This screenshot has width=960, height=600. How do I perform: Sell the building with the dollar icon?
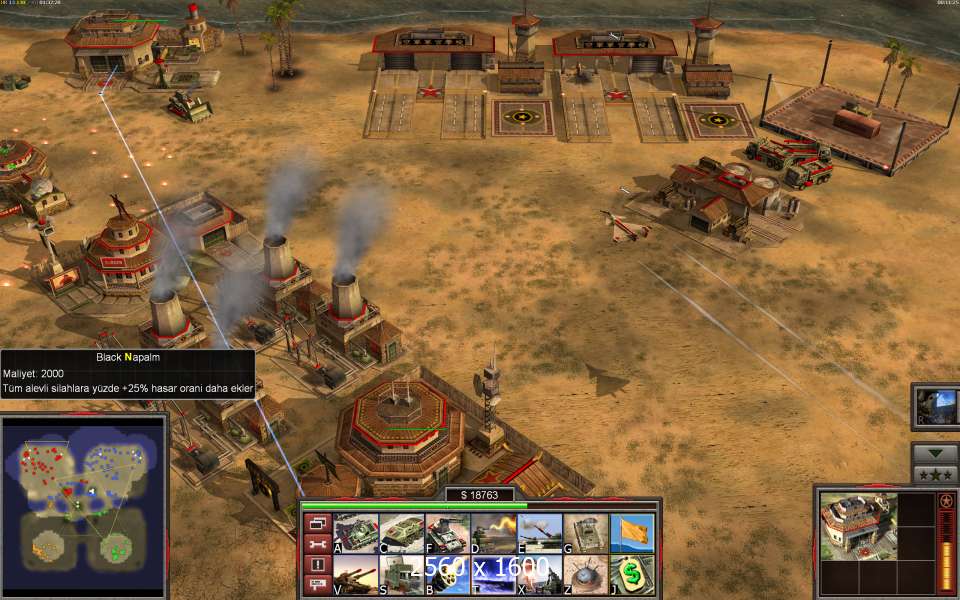point(632,575)
